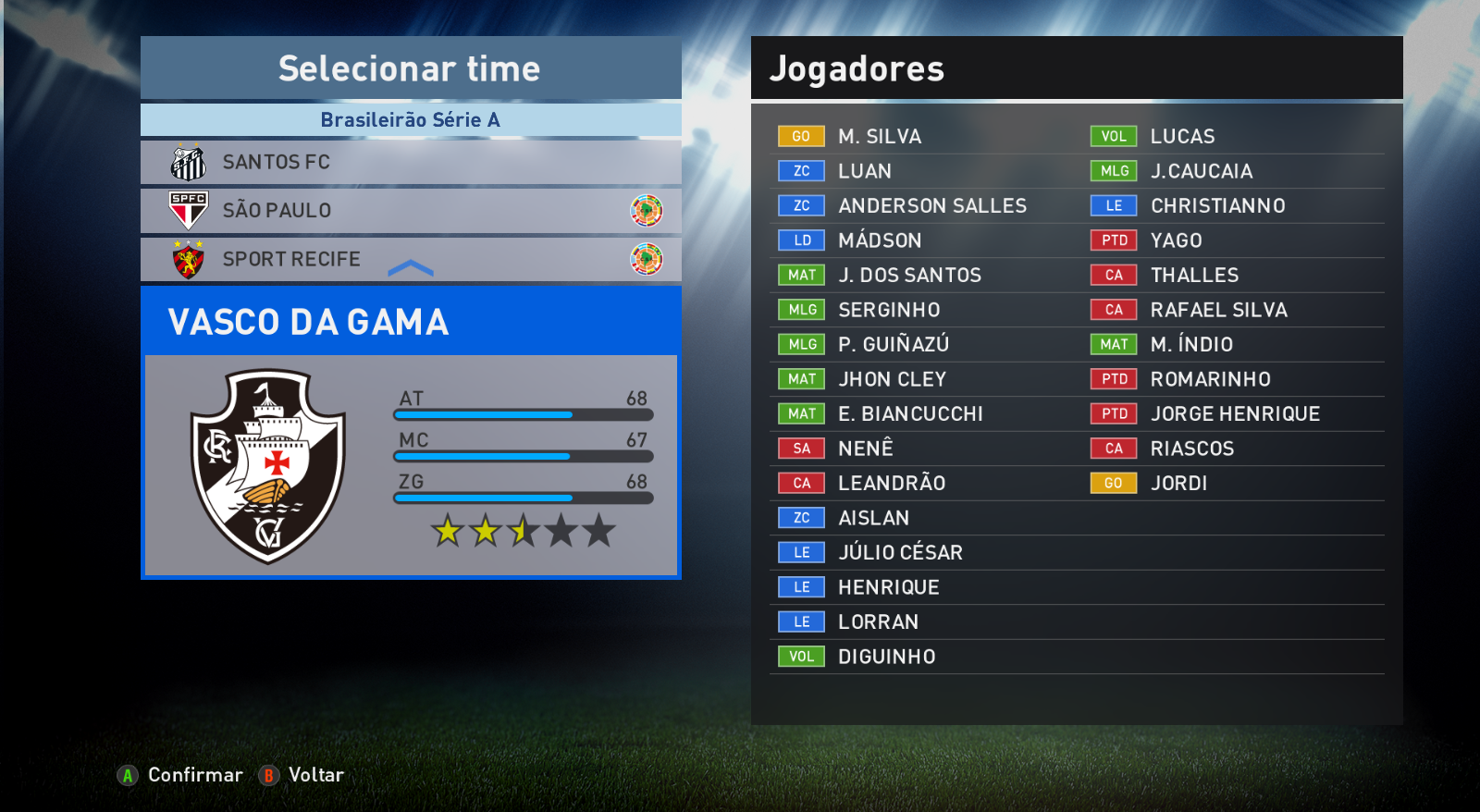The width and height of the screenshot is (1480, 812).
Task: Choose Riascos in the players list
Action: pyautogui.click(x=1191, y=449)
